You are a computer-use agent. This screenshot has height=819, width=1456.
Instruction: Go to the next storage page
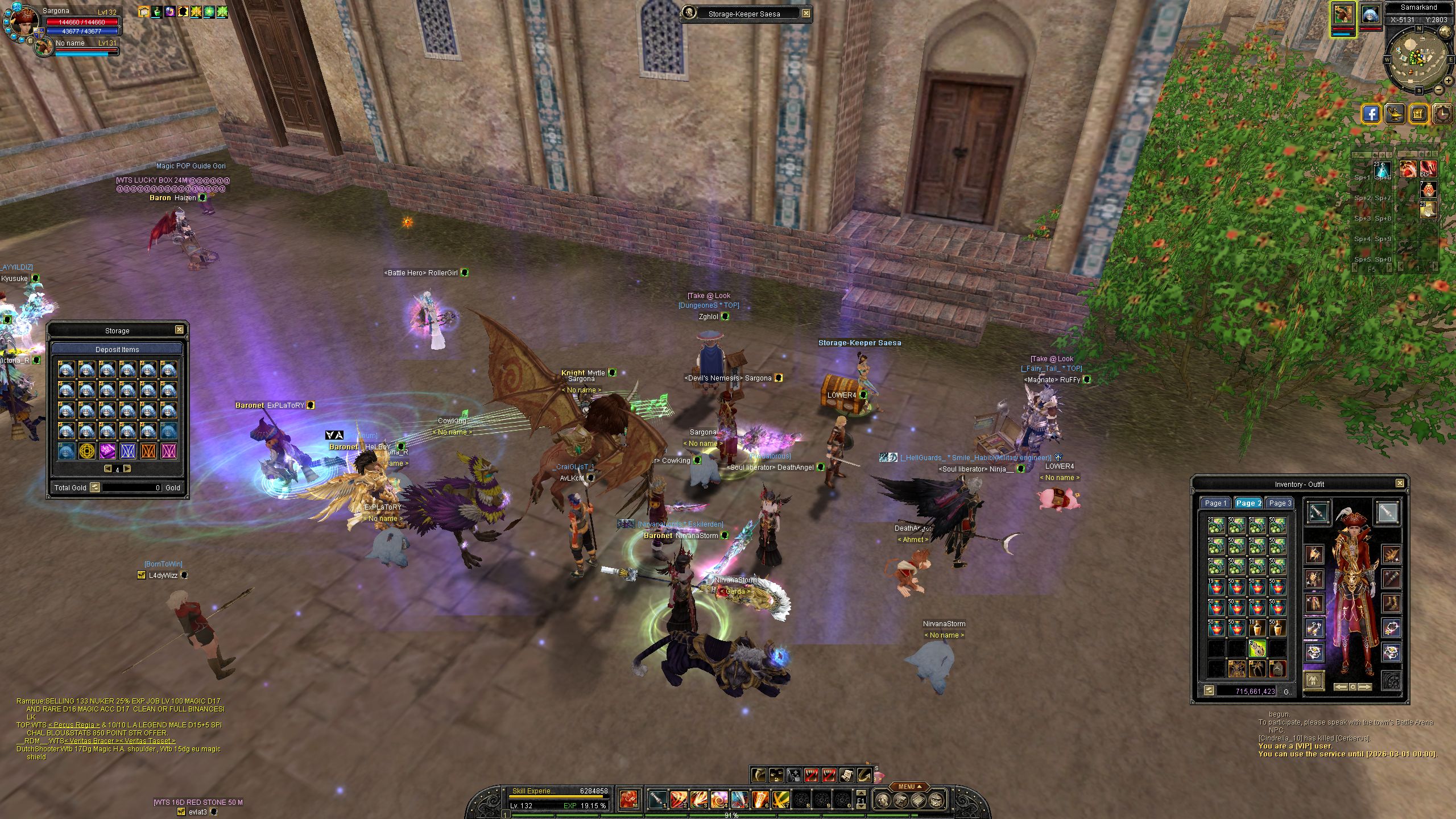point(127,469)
